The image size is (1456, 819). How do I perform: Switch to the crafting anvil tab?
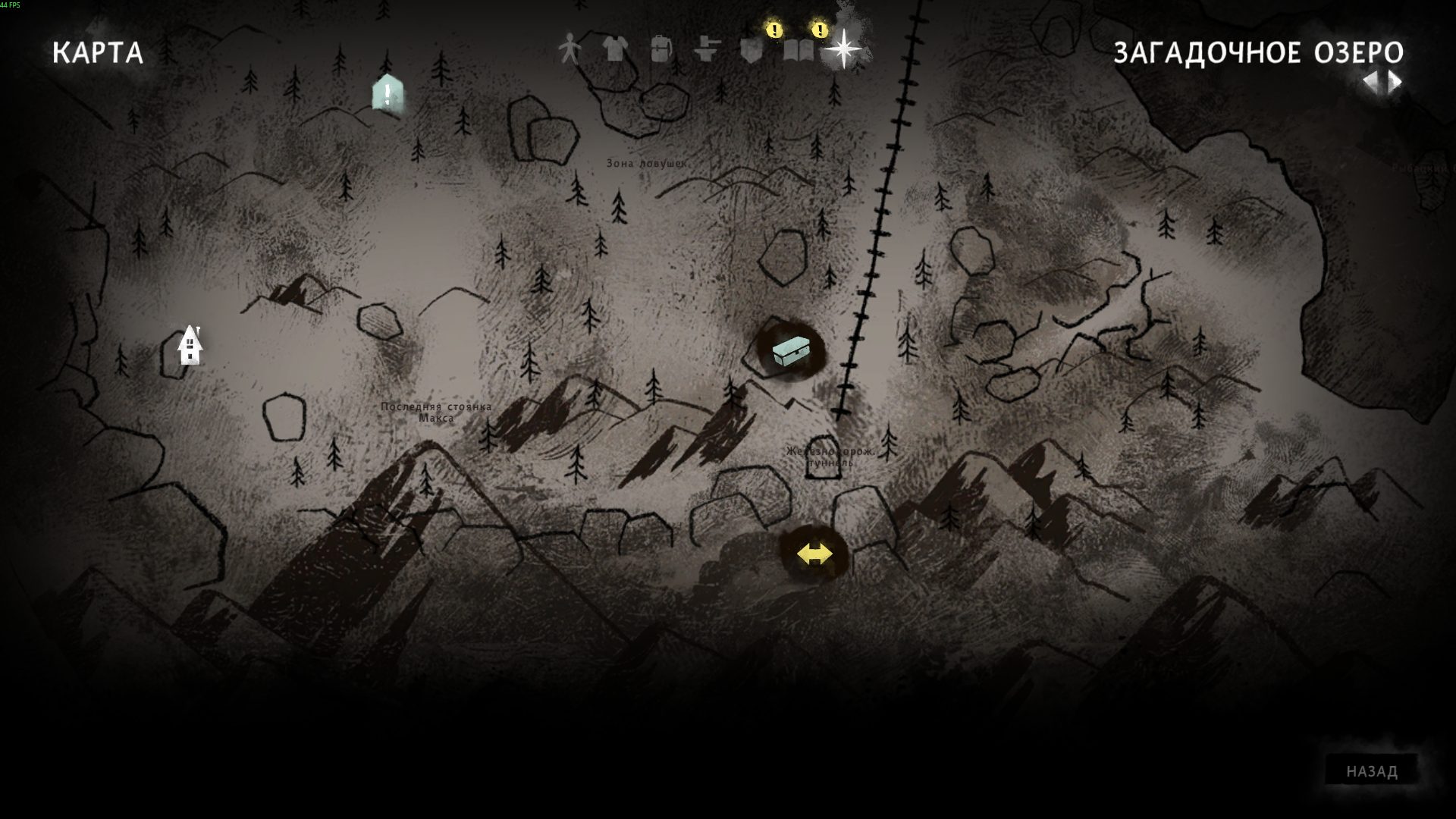706,50
